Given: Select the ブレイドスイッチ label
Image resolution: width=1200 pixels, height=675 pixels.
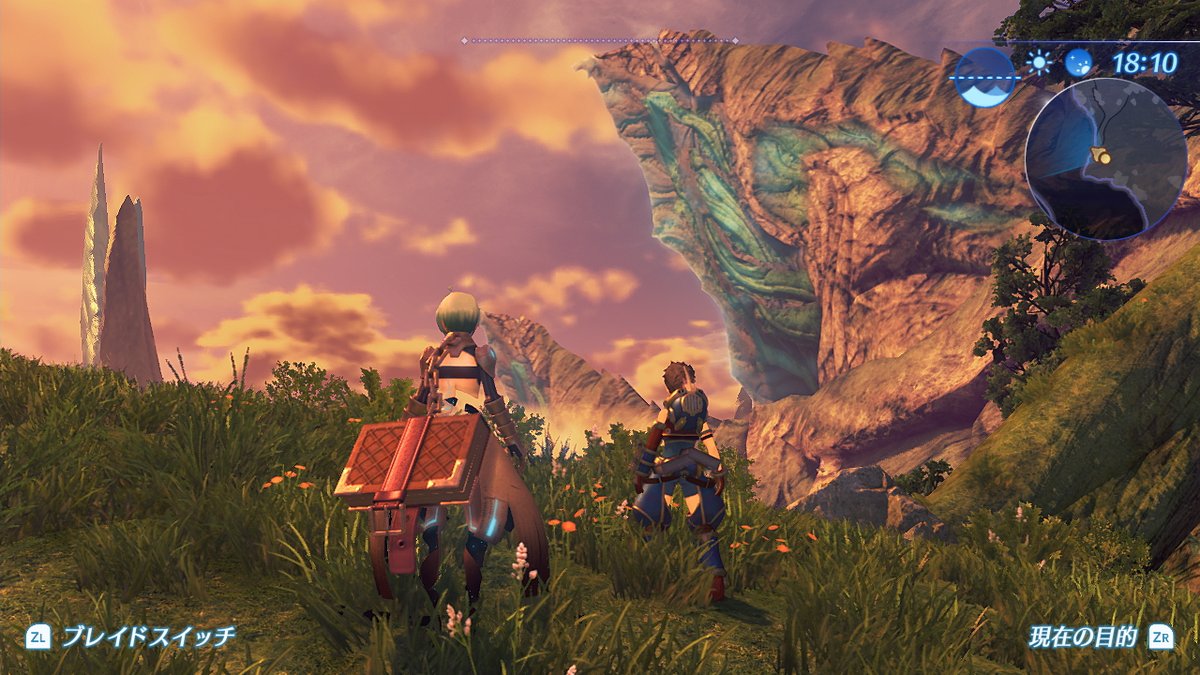Looking at the screenshot, I should pyautogui.click(x=148, y=636).
